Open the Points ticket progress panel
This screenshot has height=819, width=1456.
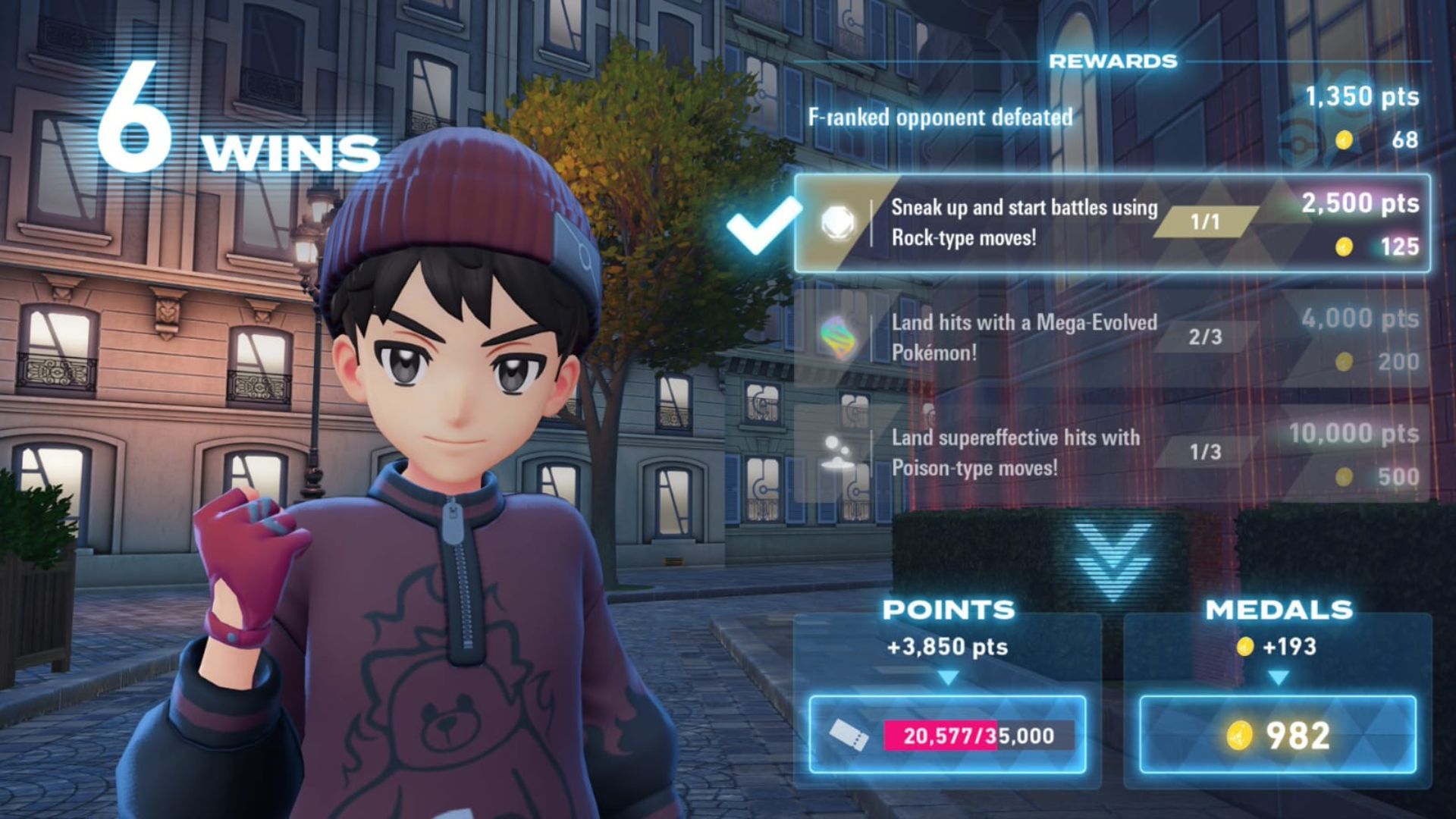(947, 734)
